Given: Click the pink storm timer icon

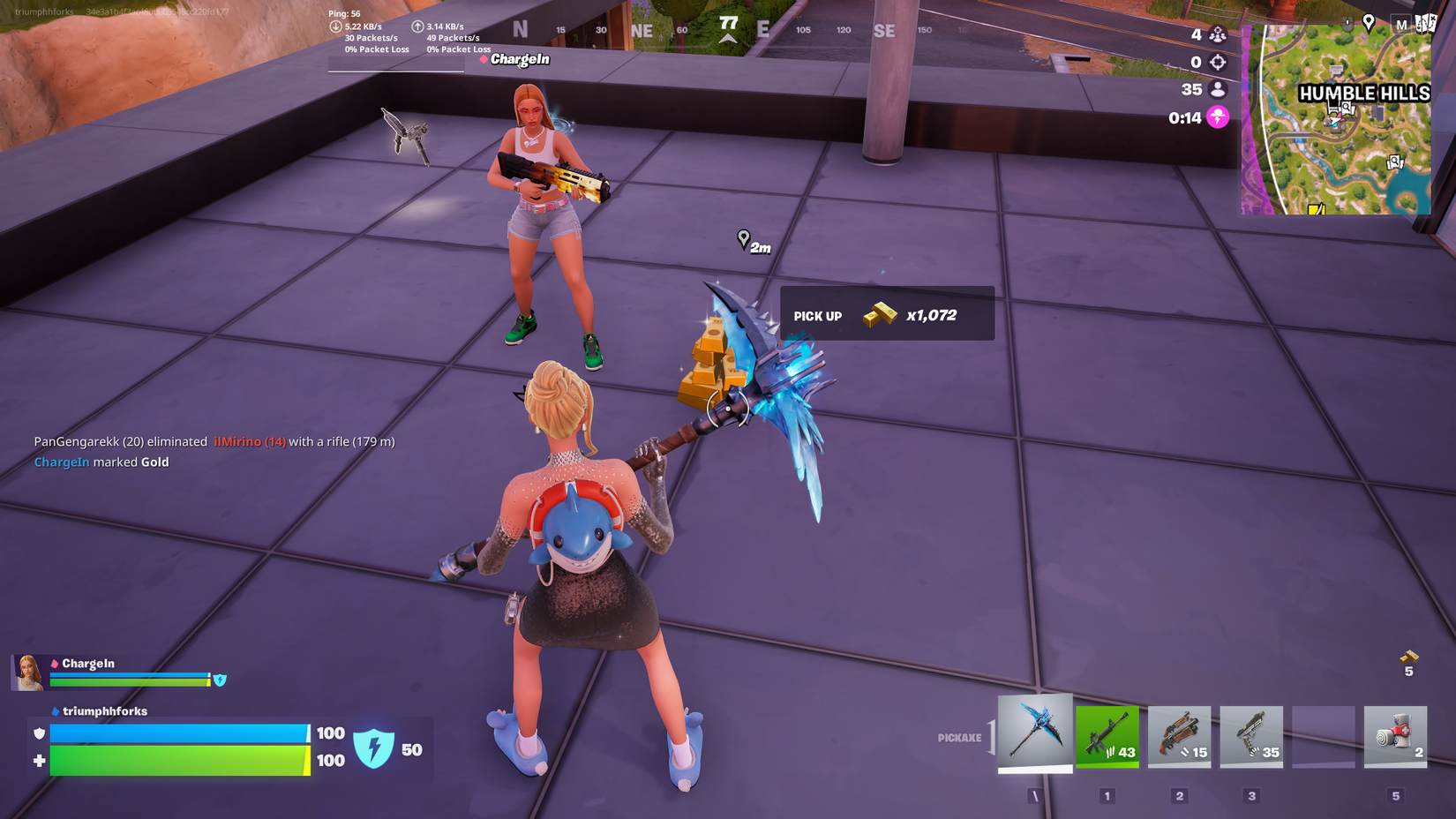Looking at the screenshot, I should 1216,116.
